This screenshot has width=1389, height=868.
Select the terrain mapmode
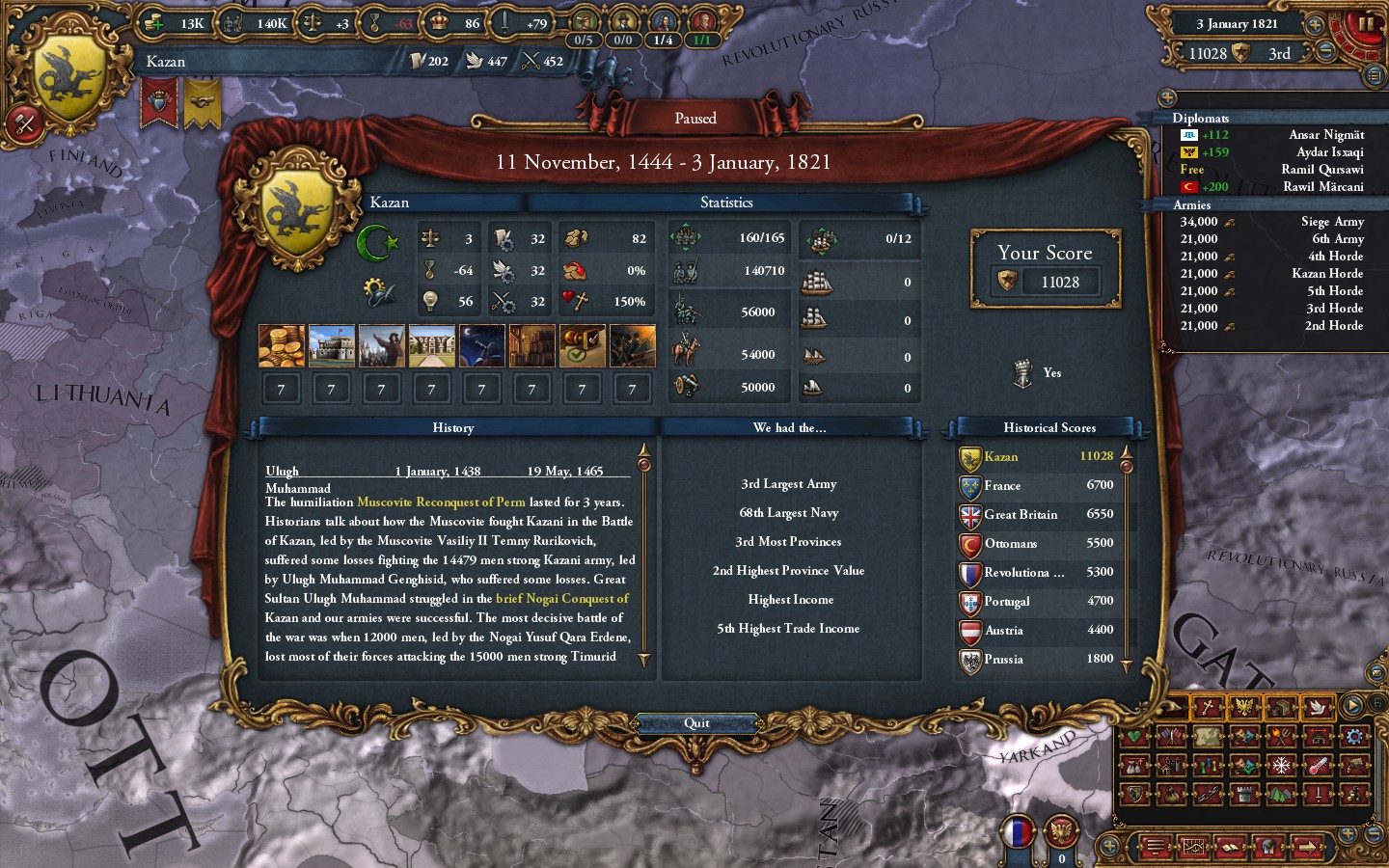click(1279, 794)
